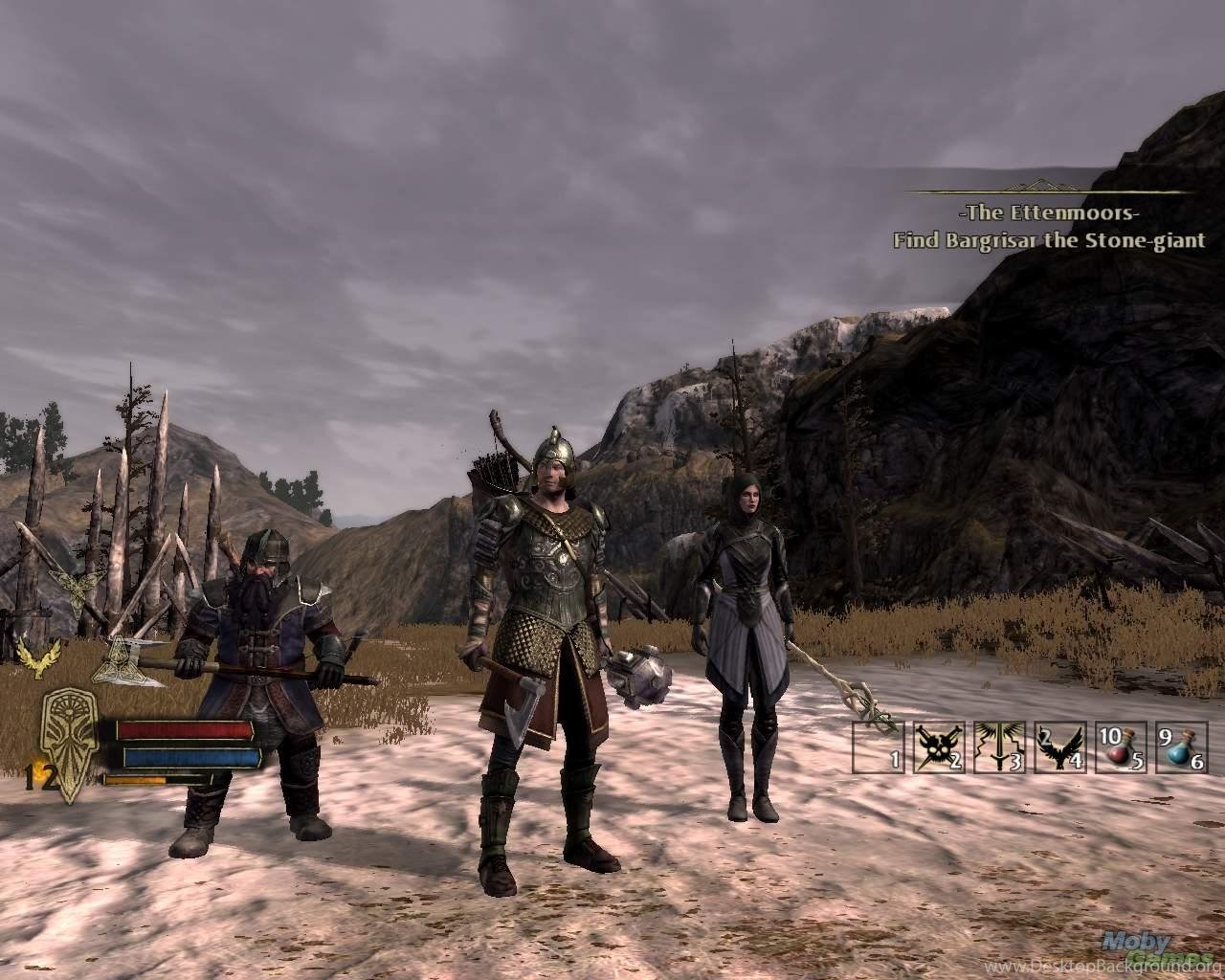Select the Ettenmoors quest objective tracker
The height and width of the screenshot is (980, 1225).
pyautogui.click(x=1049, y=227)
